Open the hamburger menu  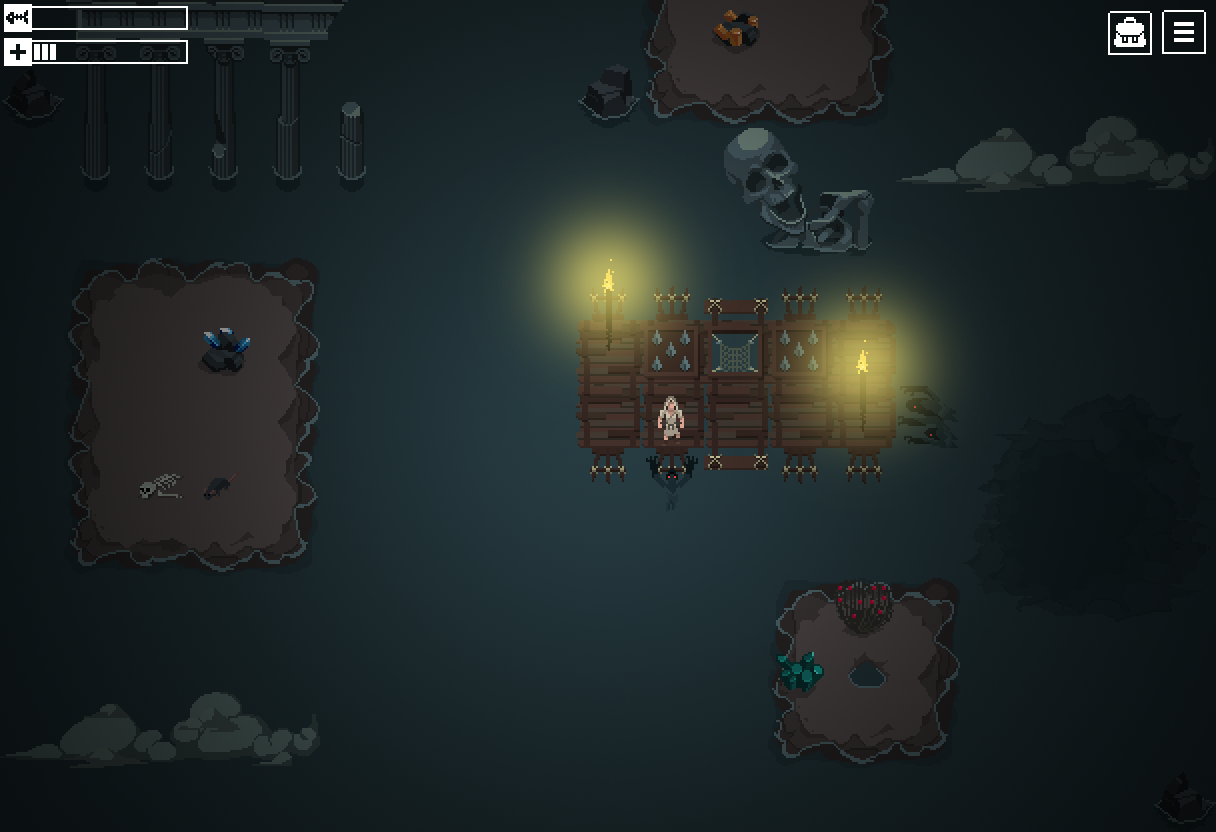[1183, 33]
